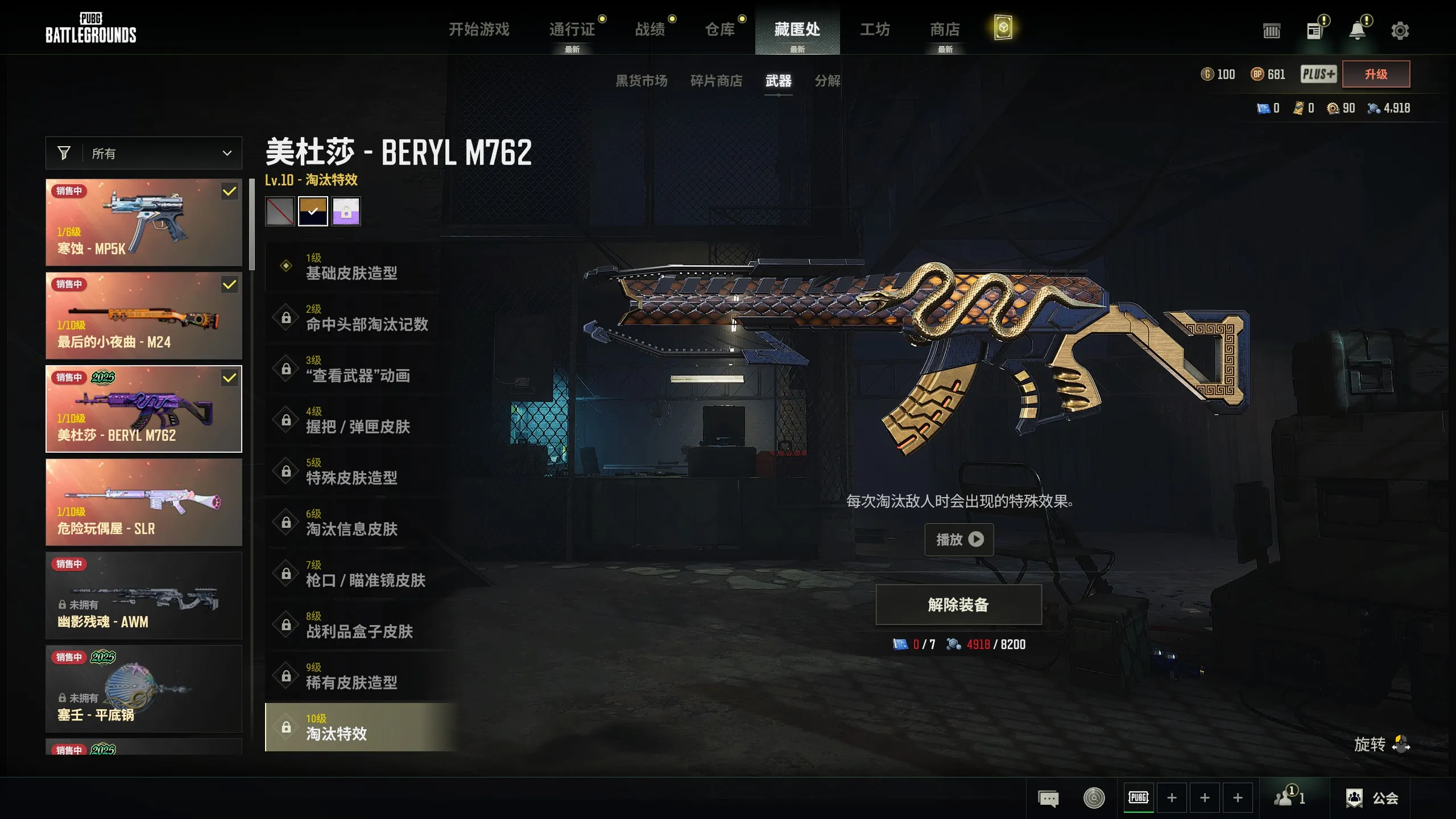Open the 工坊 workshop tab
Viewport: 1456px width, 819px height.
(x=875, y=29)
